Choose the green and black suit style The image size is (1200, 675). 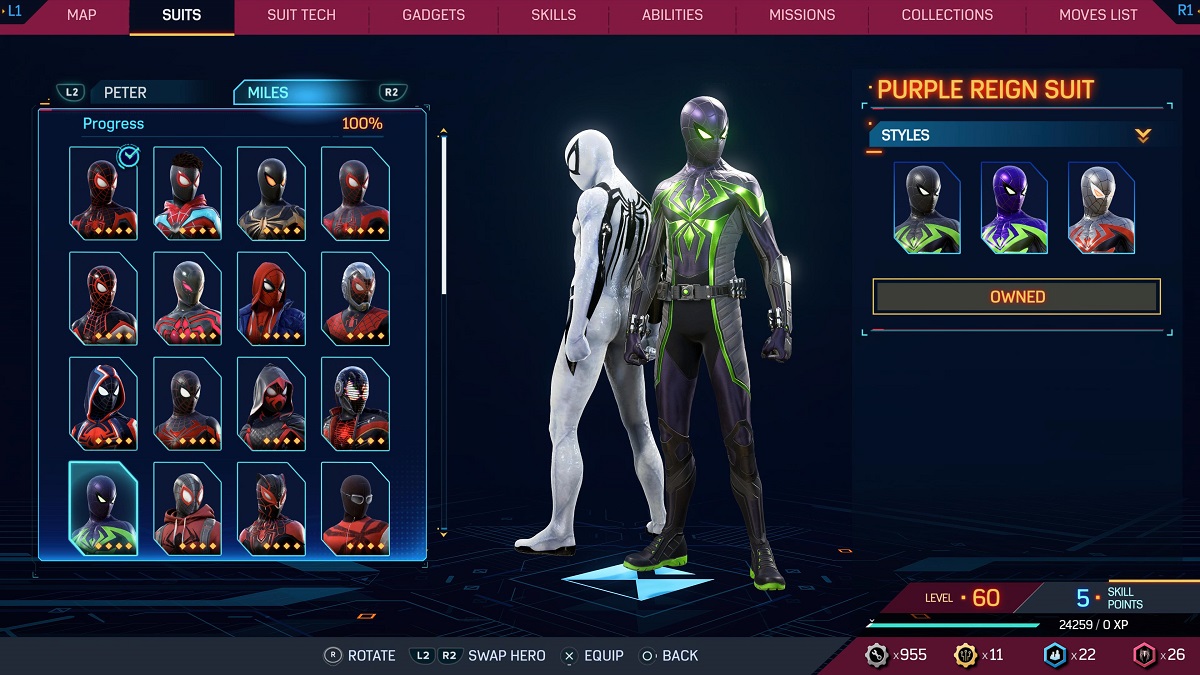tap(927, 208)
